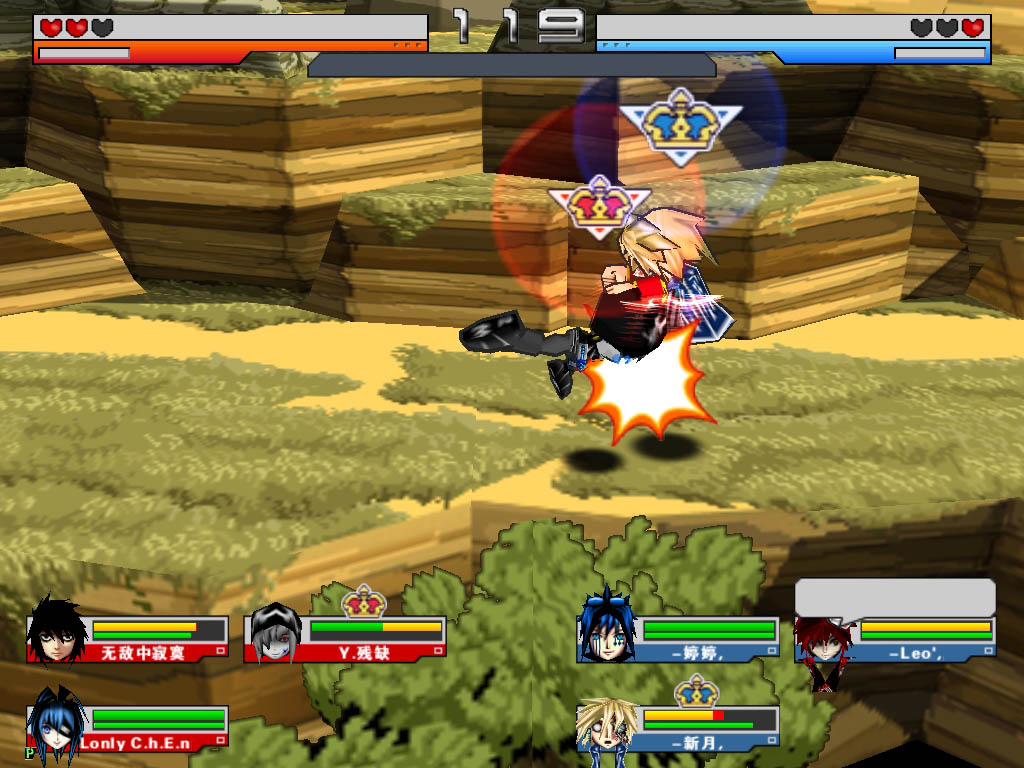The height and width of the screenshot is (768, 1024).
Task: Select the 无敌中寂寞 player panel
Action: 128,639
